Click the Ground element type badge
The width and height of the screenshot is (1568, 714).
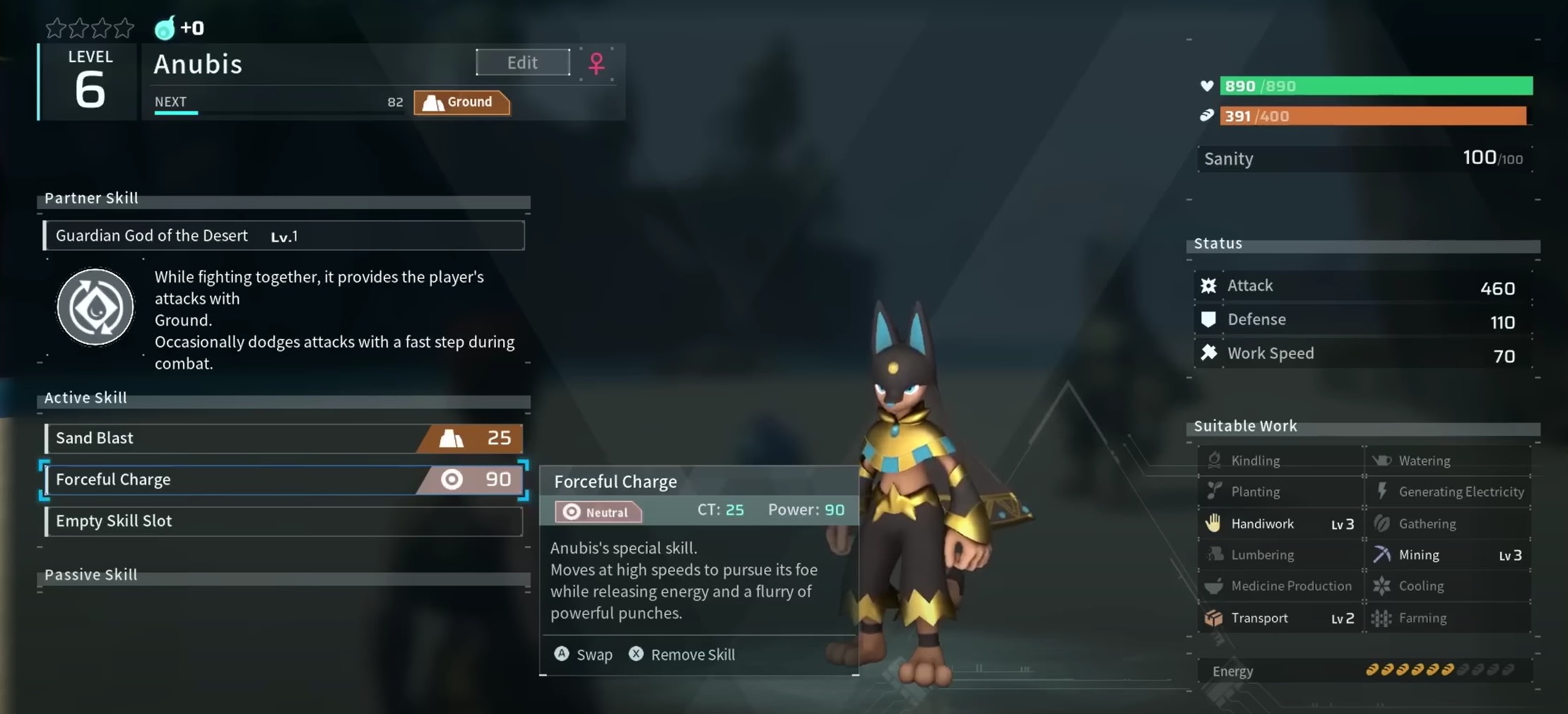(461, 102)
